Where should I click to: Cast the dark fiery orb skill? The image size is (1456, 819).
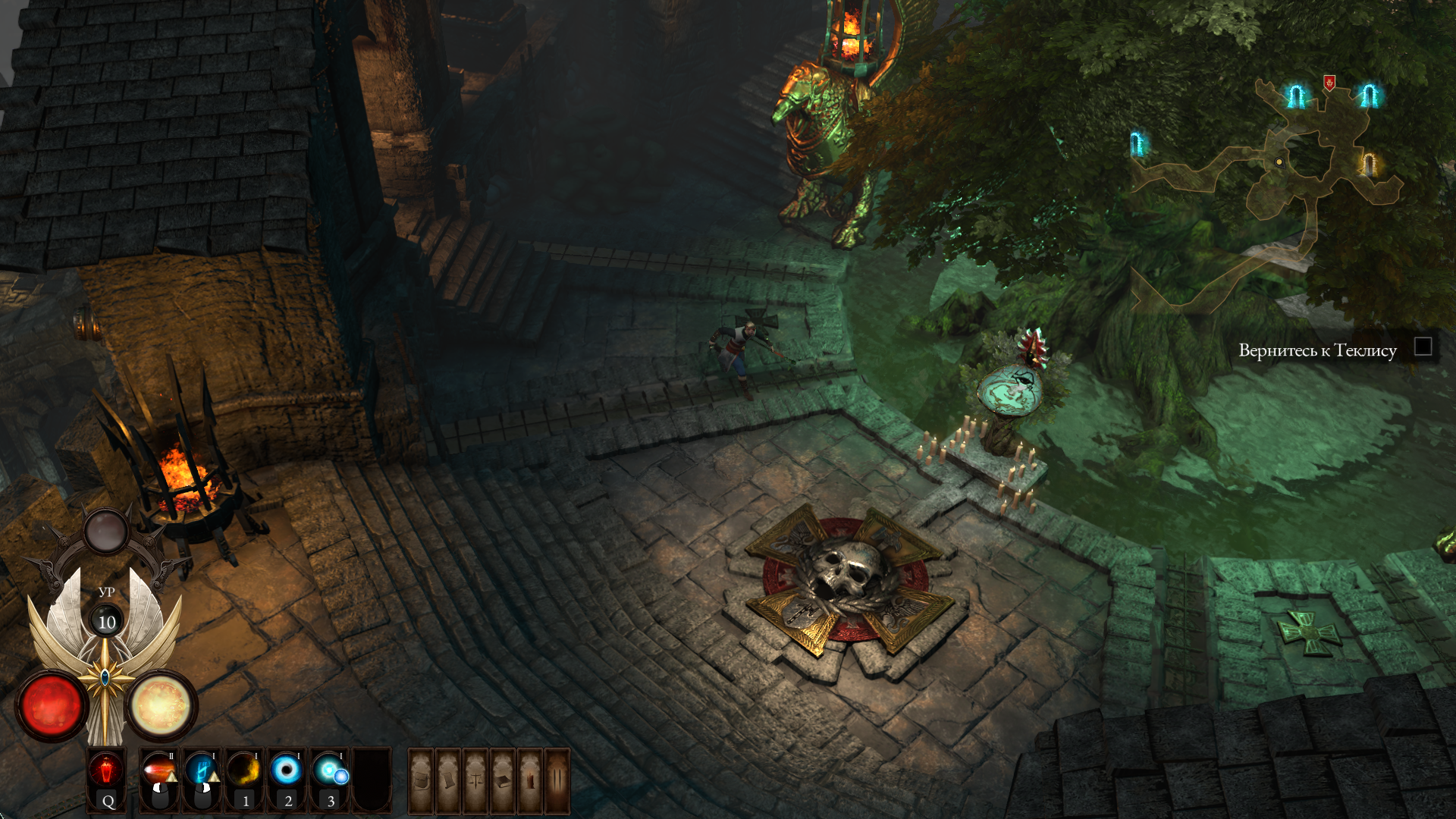(x=244, y=770)
